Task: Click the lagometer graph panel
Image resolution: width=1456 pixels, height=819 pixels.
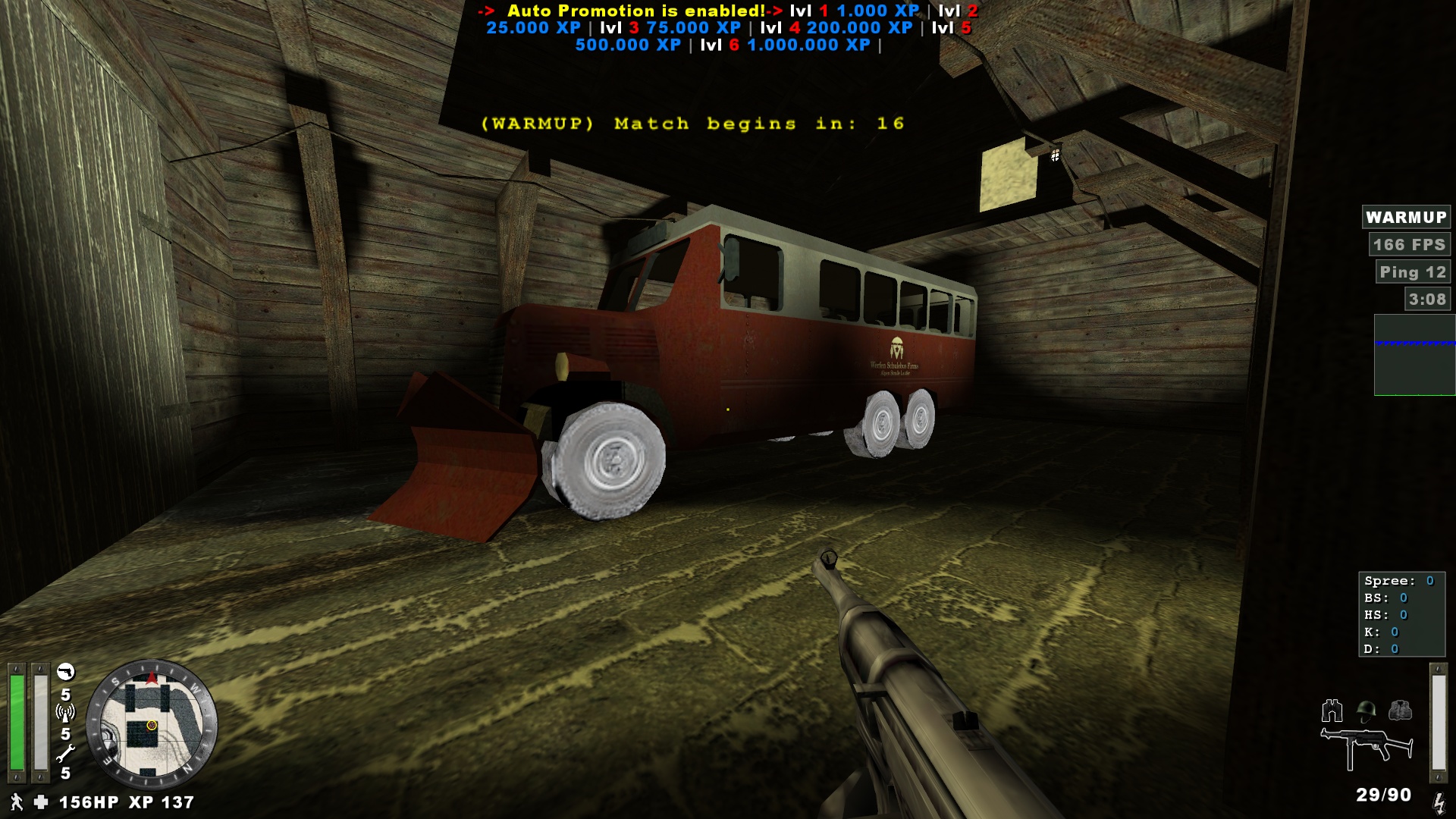Action: click(x=1414, y=355)
